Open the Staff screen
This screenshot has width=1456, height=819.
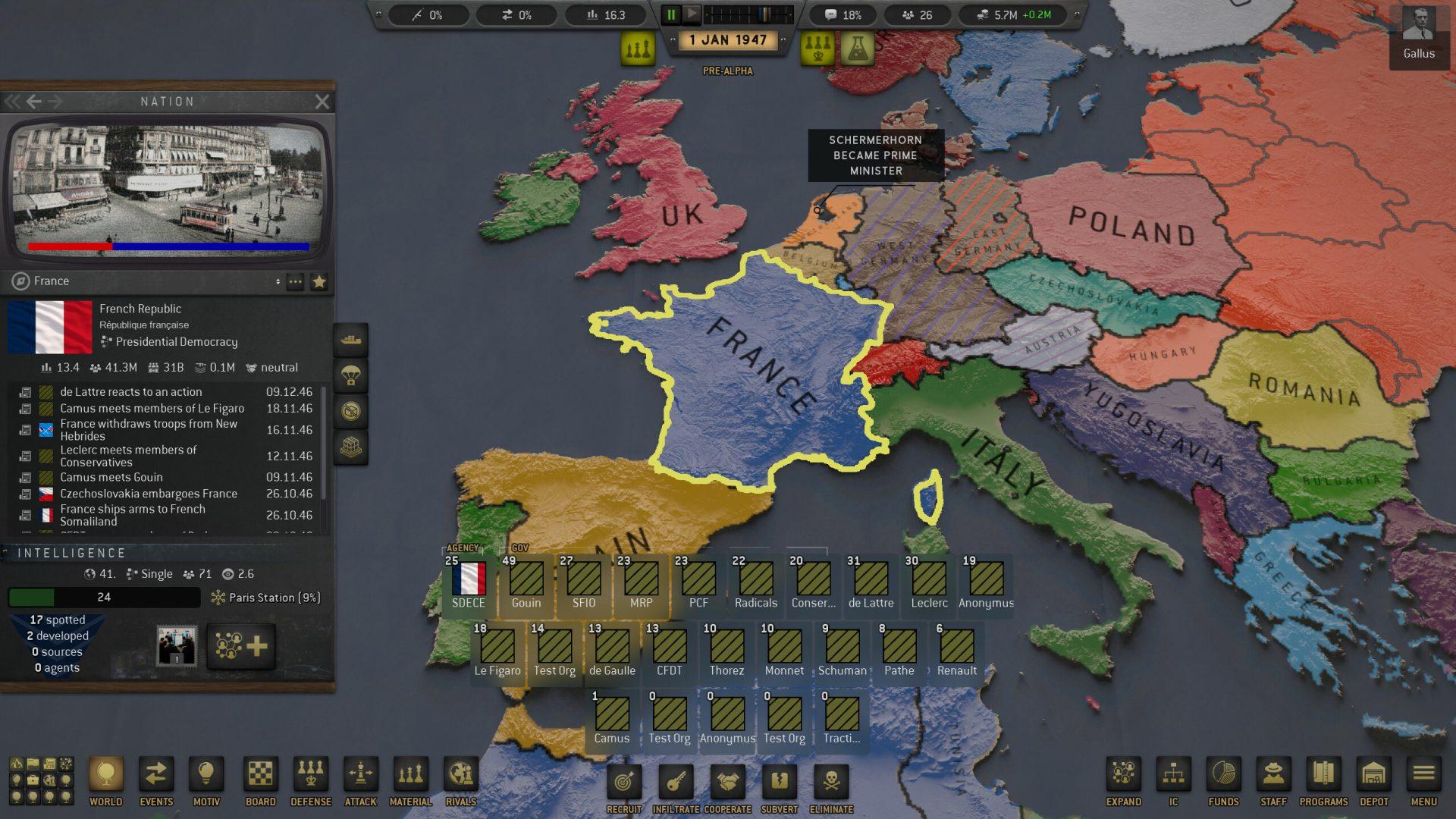click(1273, 781)
